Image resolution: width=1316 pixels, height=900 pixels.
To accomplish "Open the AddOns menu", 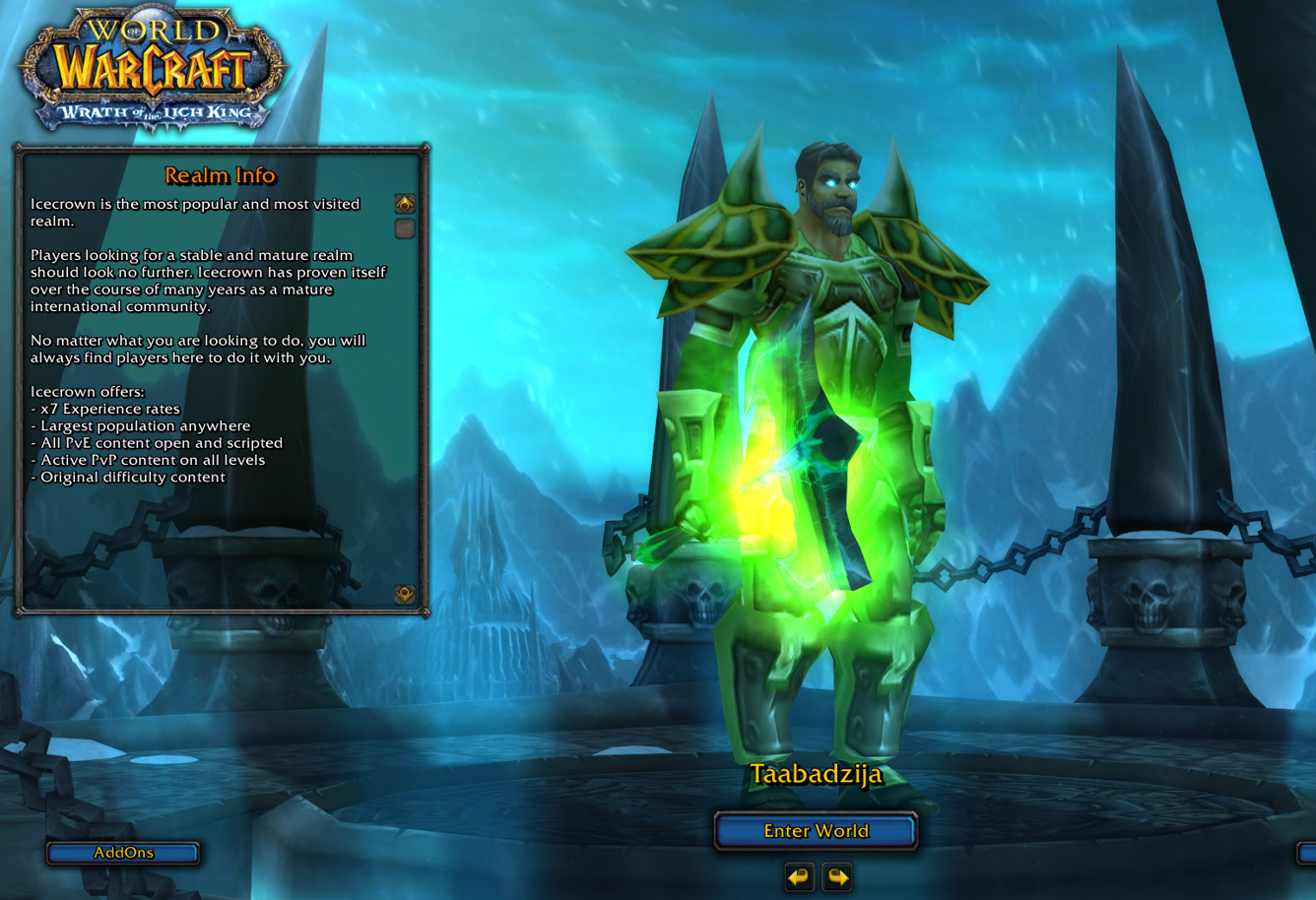I will (x=123, y=853).
